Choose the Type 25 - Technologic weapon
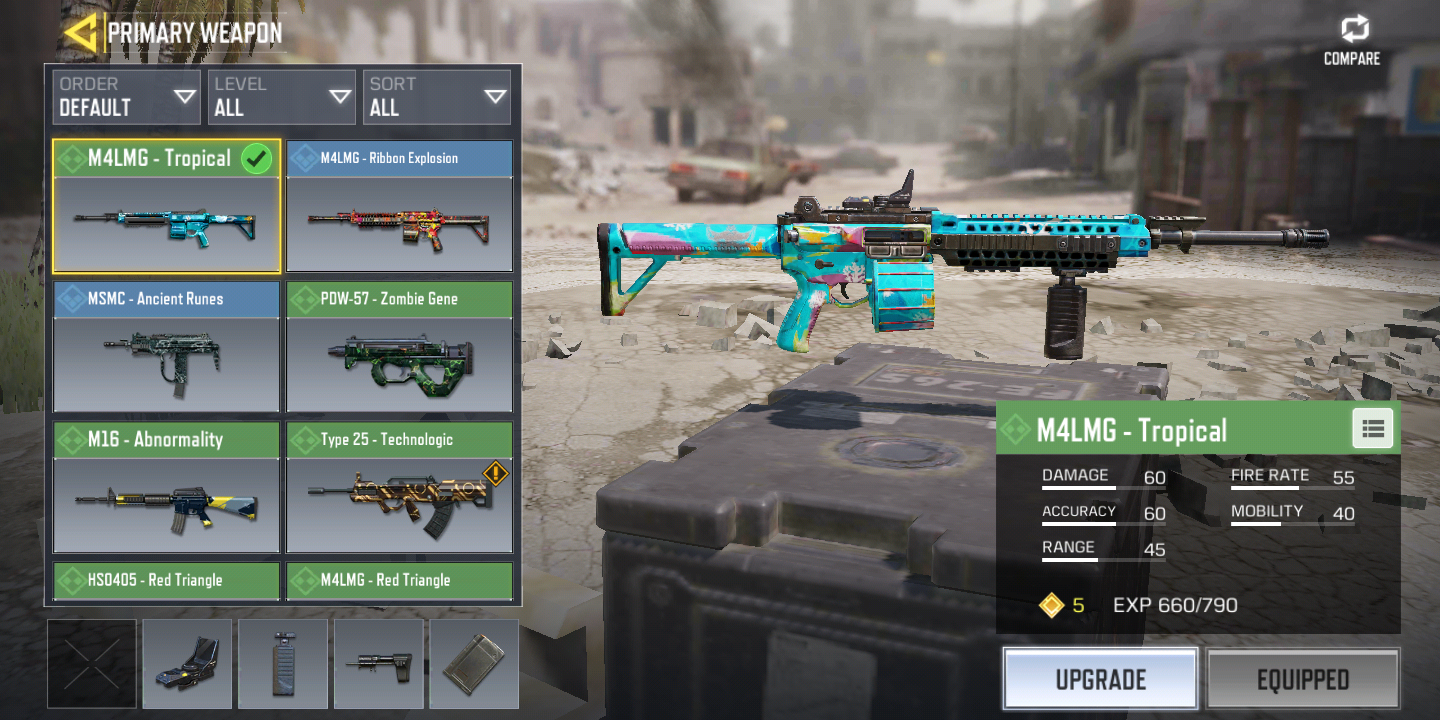Image resolution: width=1440 pixels, height=720 pixels. 399,487
